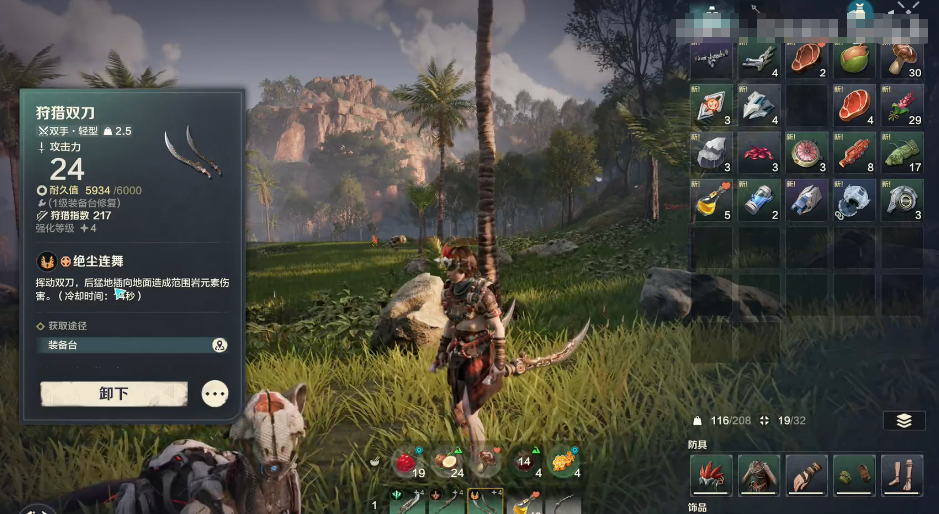Click the 卸下 unequip button

tap(114, 394)
